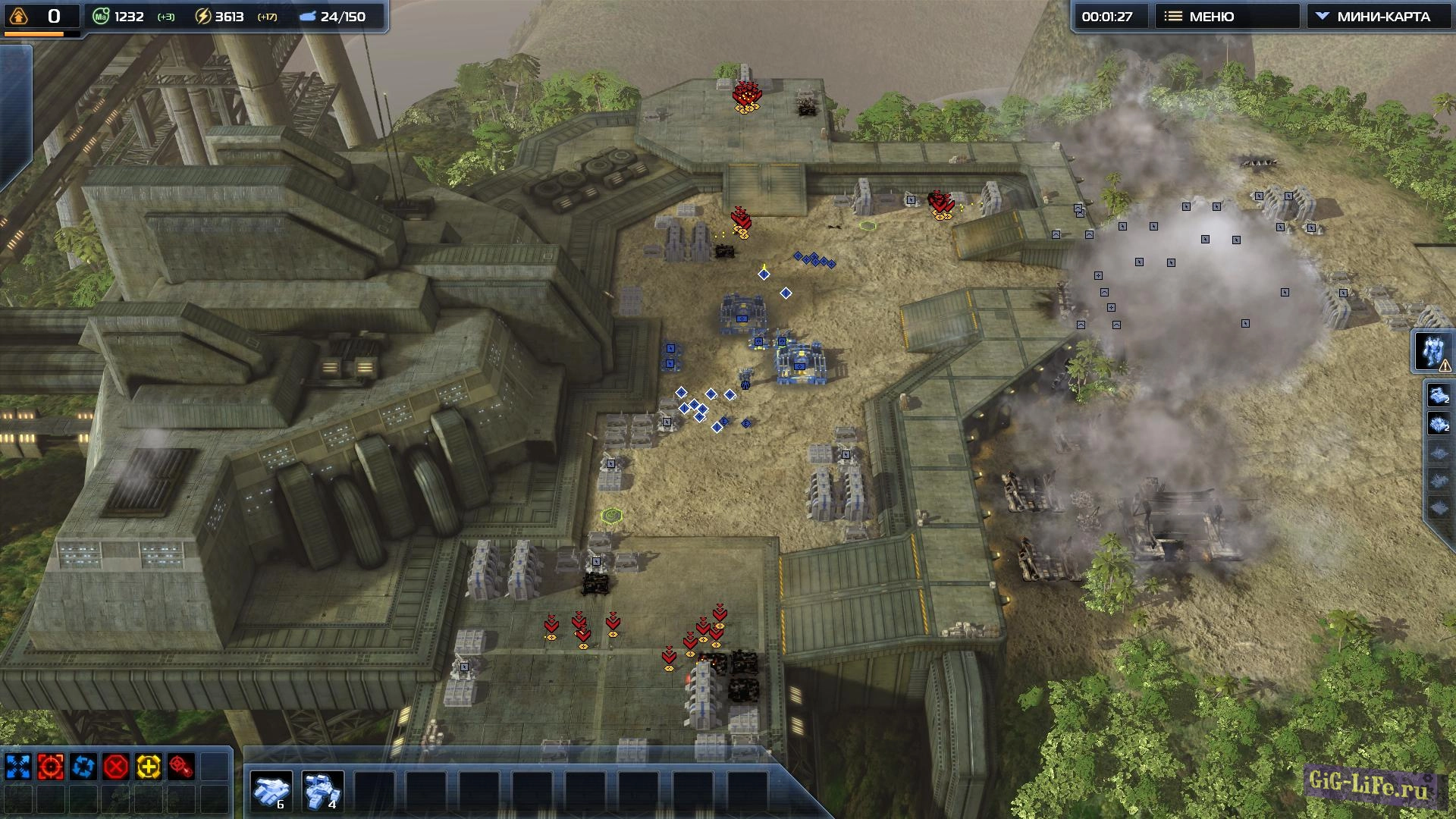The image size is (1456, 819).
Task: Choose the blue circular arrows patrol command
Action: [83, 767]
